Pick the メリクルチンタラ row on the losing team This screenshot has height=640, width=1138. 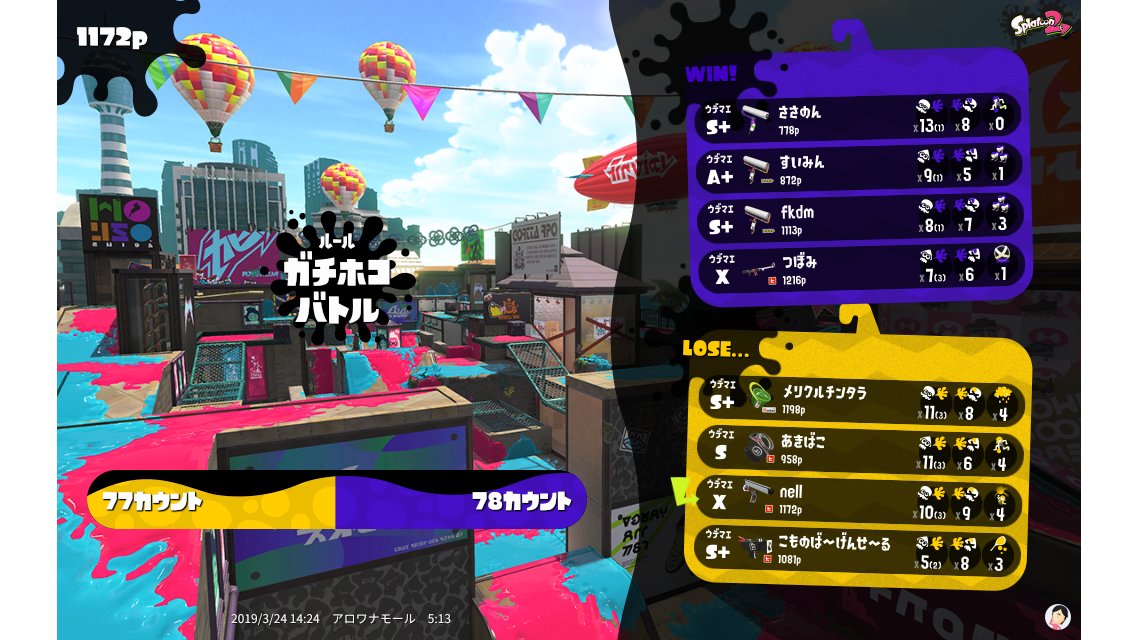click(860, 399)
